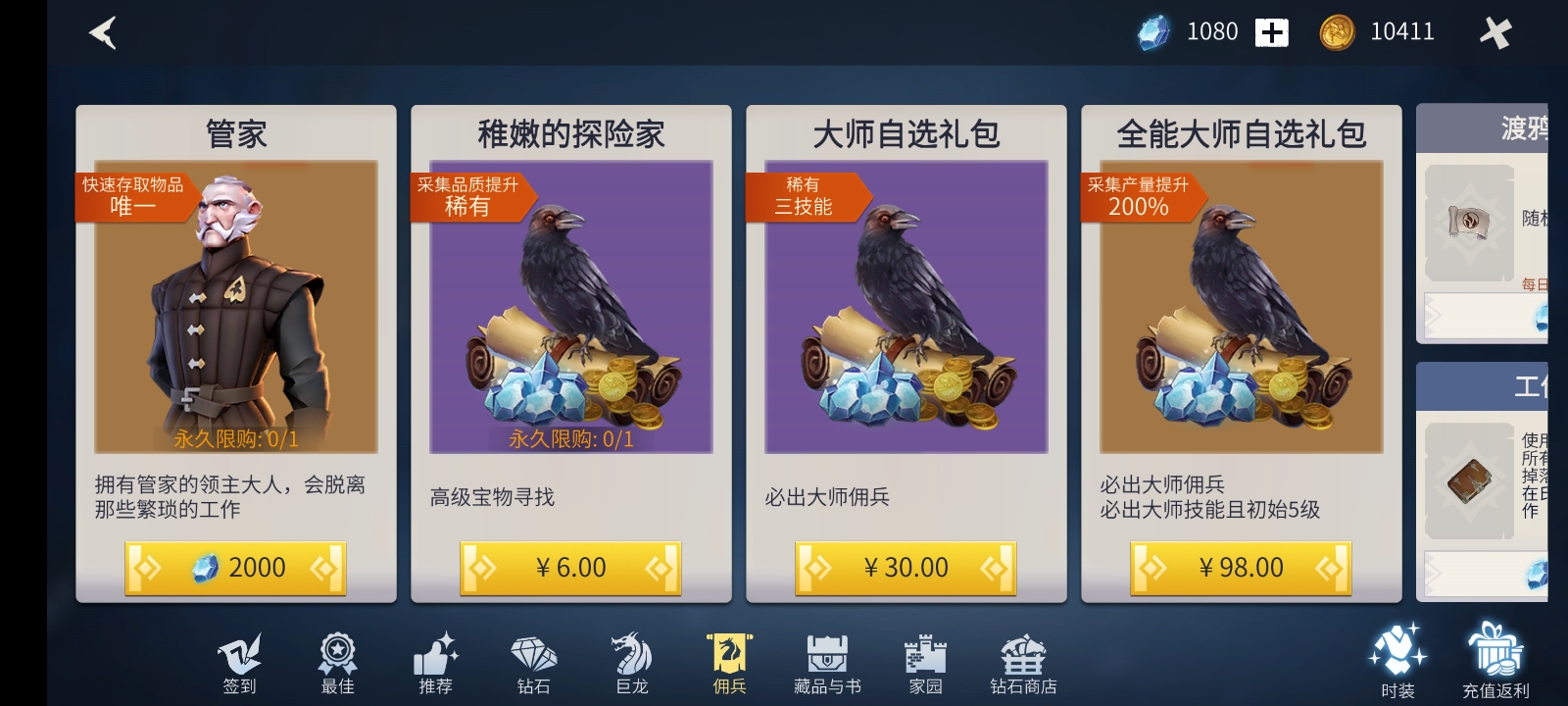Open the 充值返利 recharge rebate panel
The height and width of the screenshot is (706, 1568).
pyautogui.click(x=1493, y=662)
